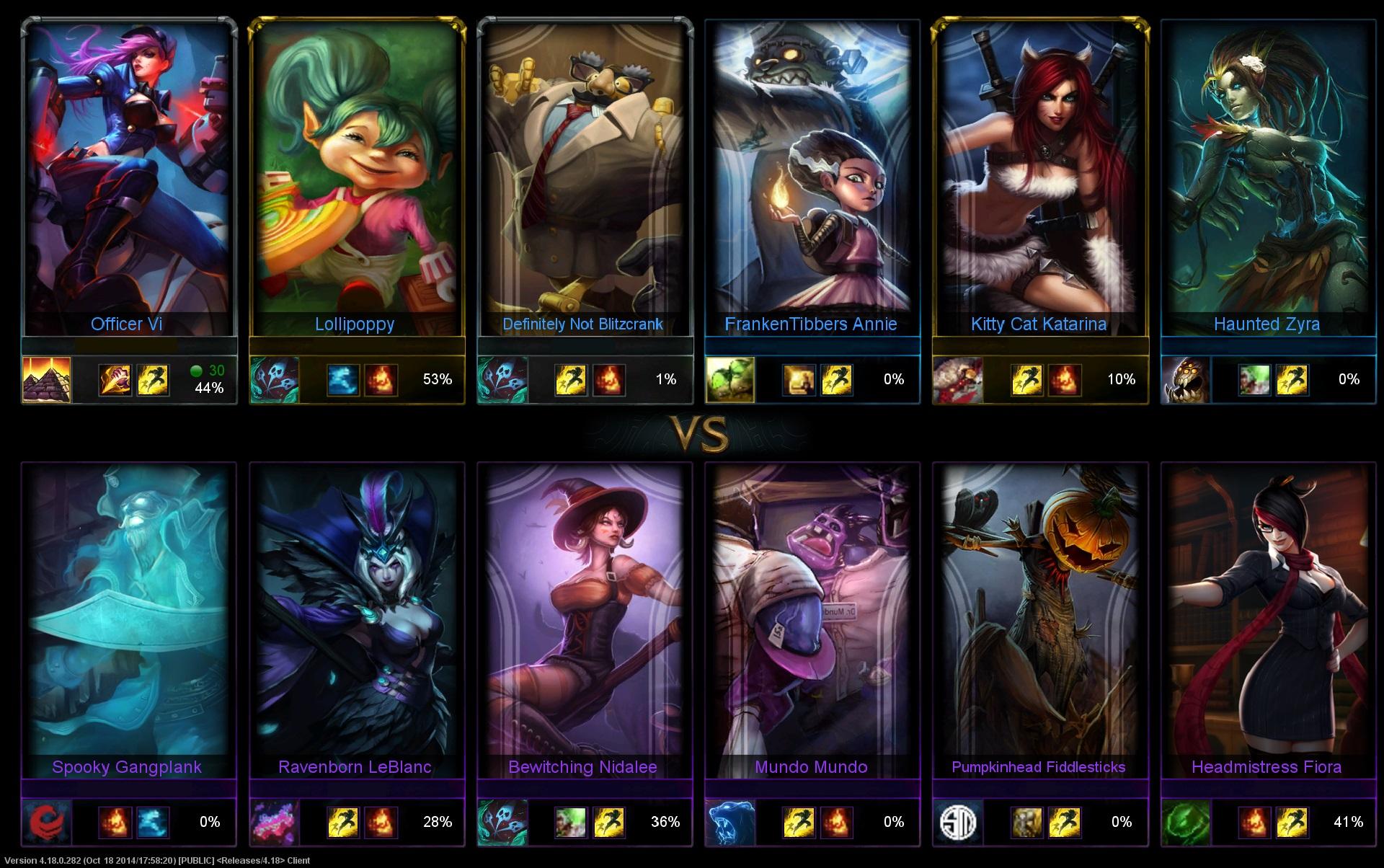Open the pyramid ward skin icon under Officer Vi

pos(45,380)
